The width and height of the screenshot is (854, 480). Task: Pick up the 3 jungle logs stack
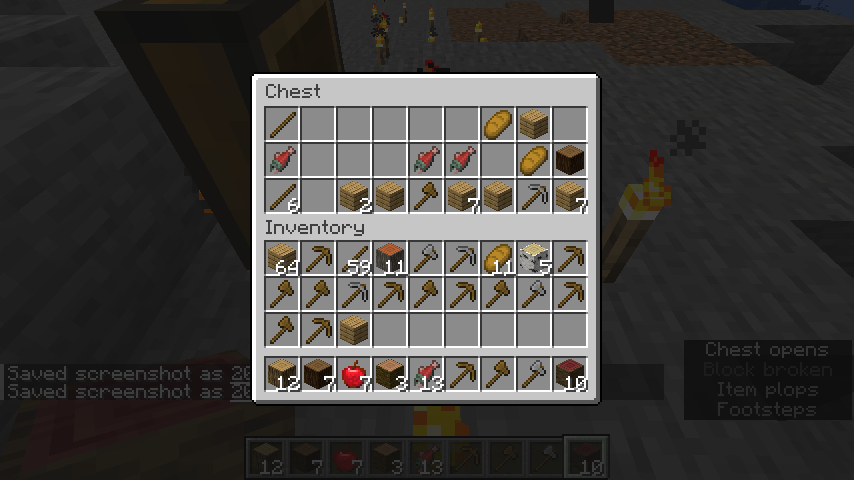[390, 375]
